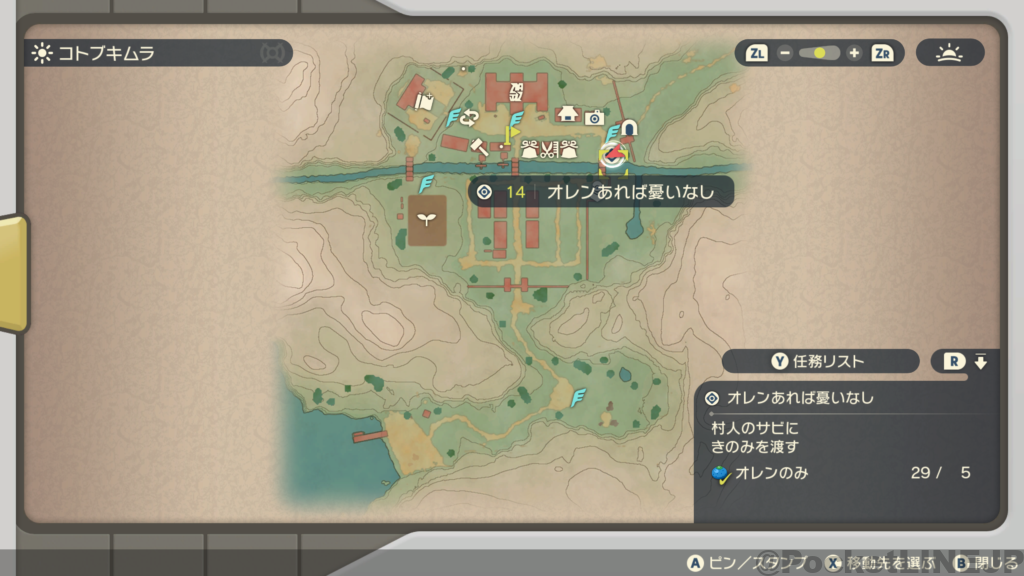Viewport: 1024px width, 576px height.
Task: Select the house-shaped quarters marker
Action: pyautogui.click(x=569, y=114)
